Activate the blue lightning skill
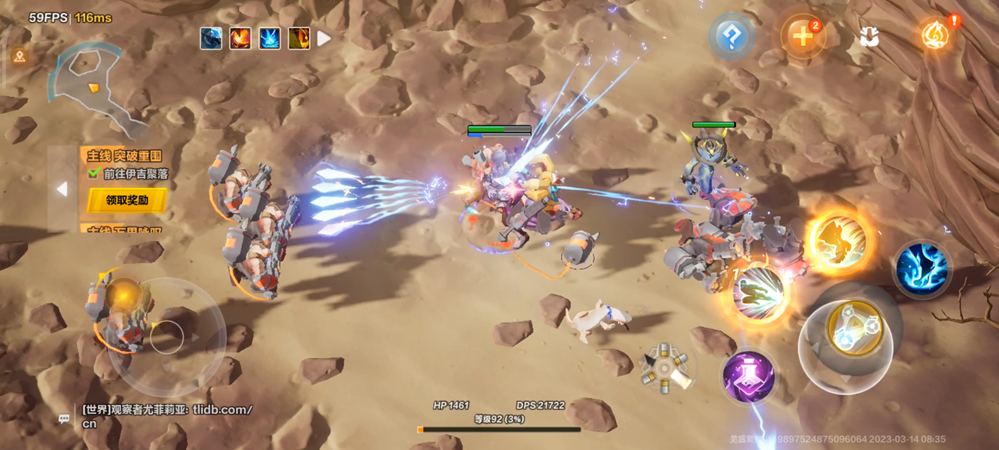 coord(922,267)
